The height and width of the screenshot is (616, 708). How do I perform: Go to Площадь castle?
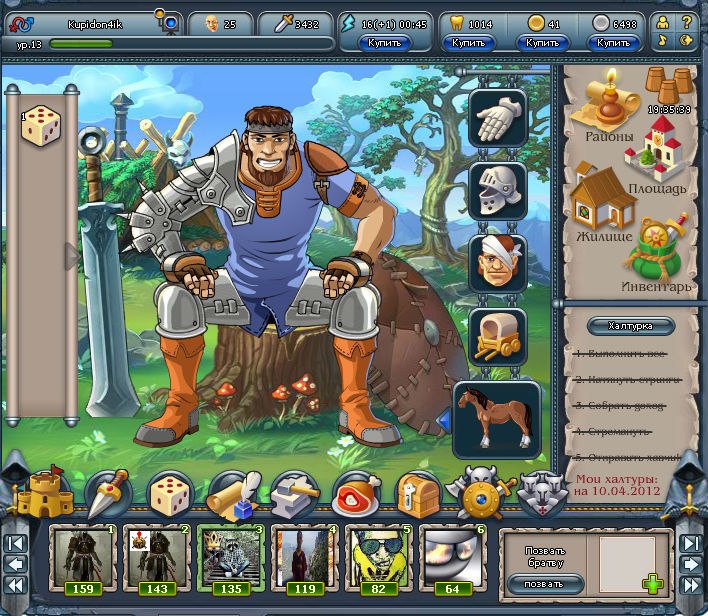point(654,156)
